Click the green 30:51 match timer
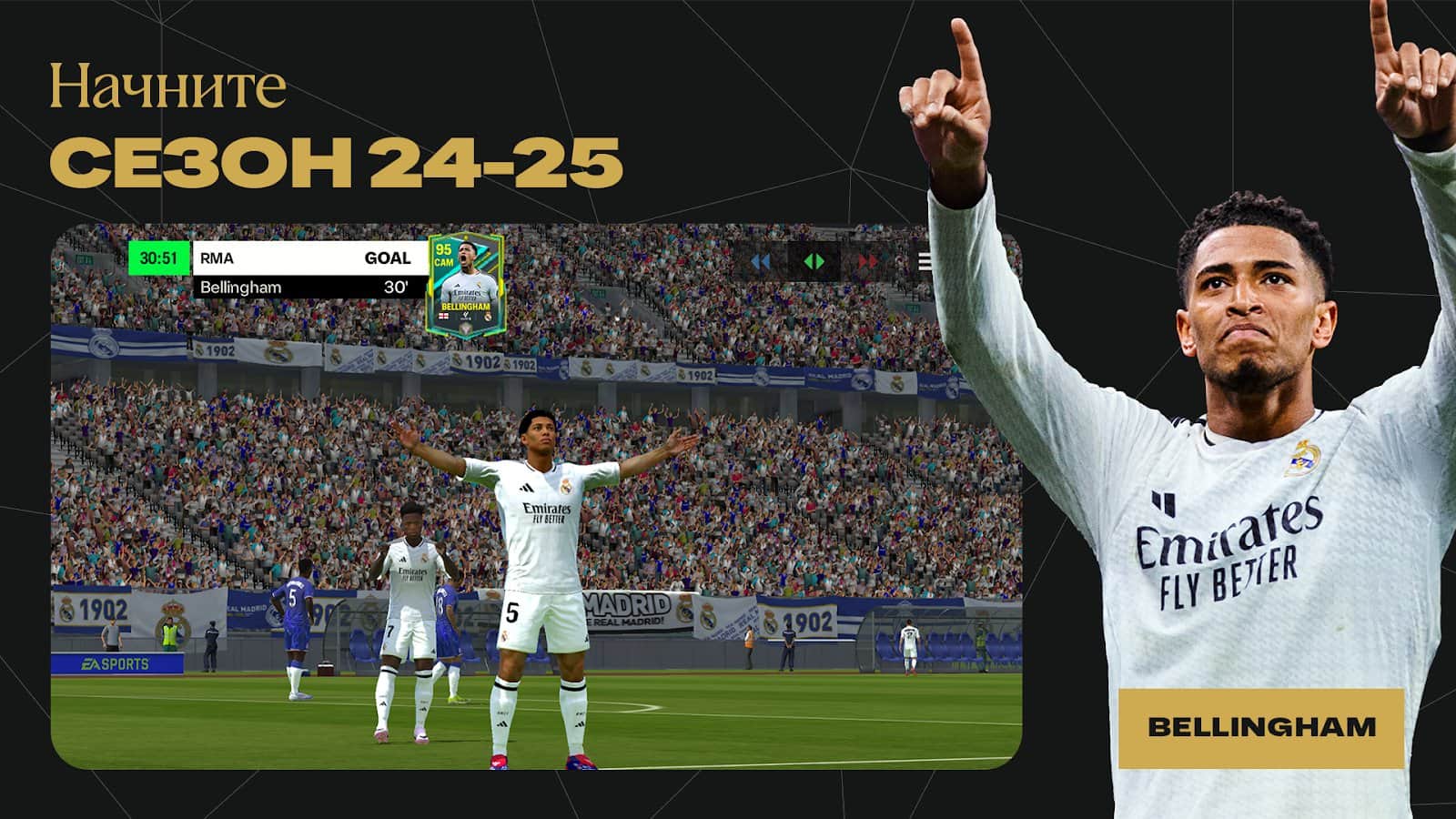Image resolution: width=1456 pixels, height=819 pixels. [x=159, y=258]
